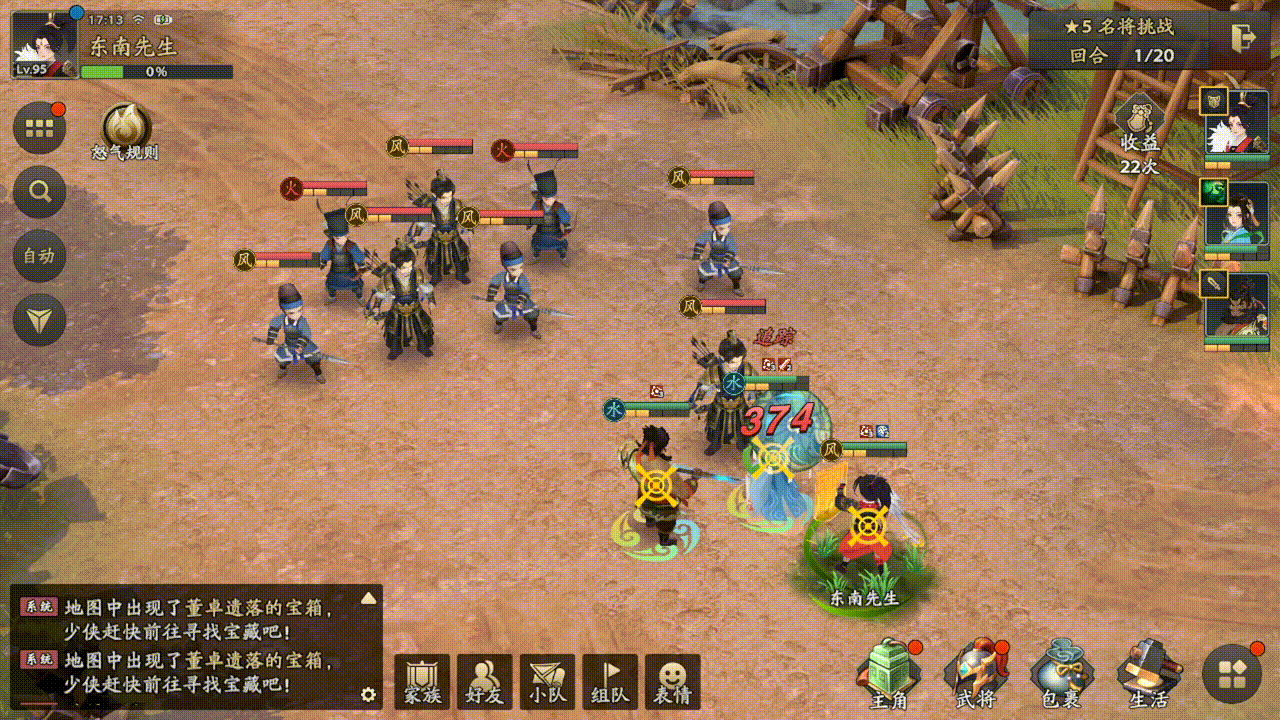The height and width of the screenshot is (720, 1280).
Task: Open the 好友 friends list
Action: 484,683
